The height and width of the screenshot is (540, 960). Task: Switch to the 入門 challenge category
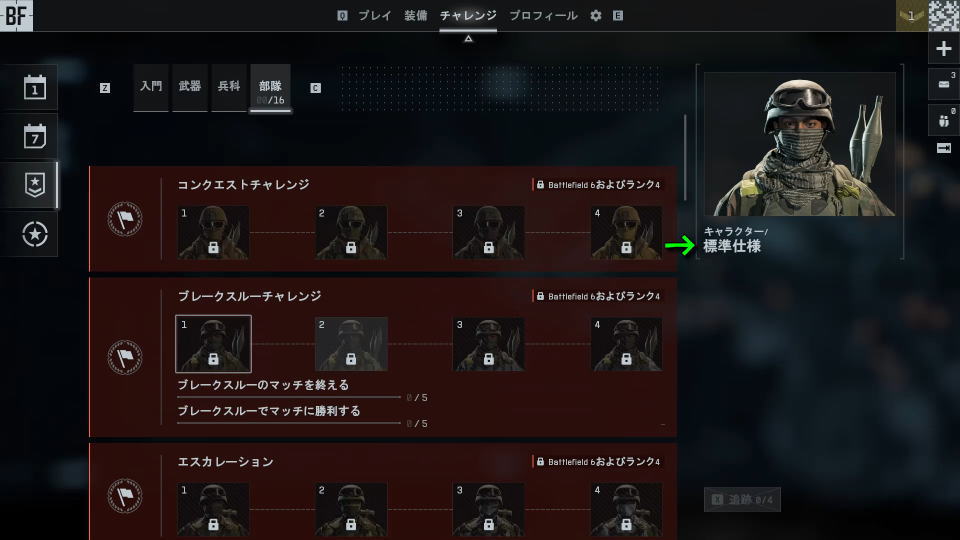point(151,87)
